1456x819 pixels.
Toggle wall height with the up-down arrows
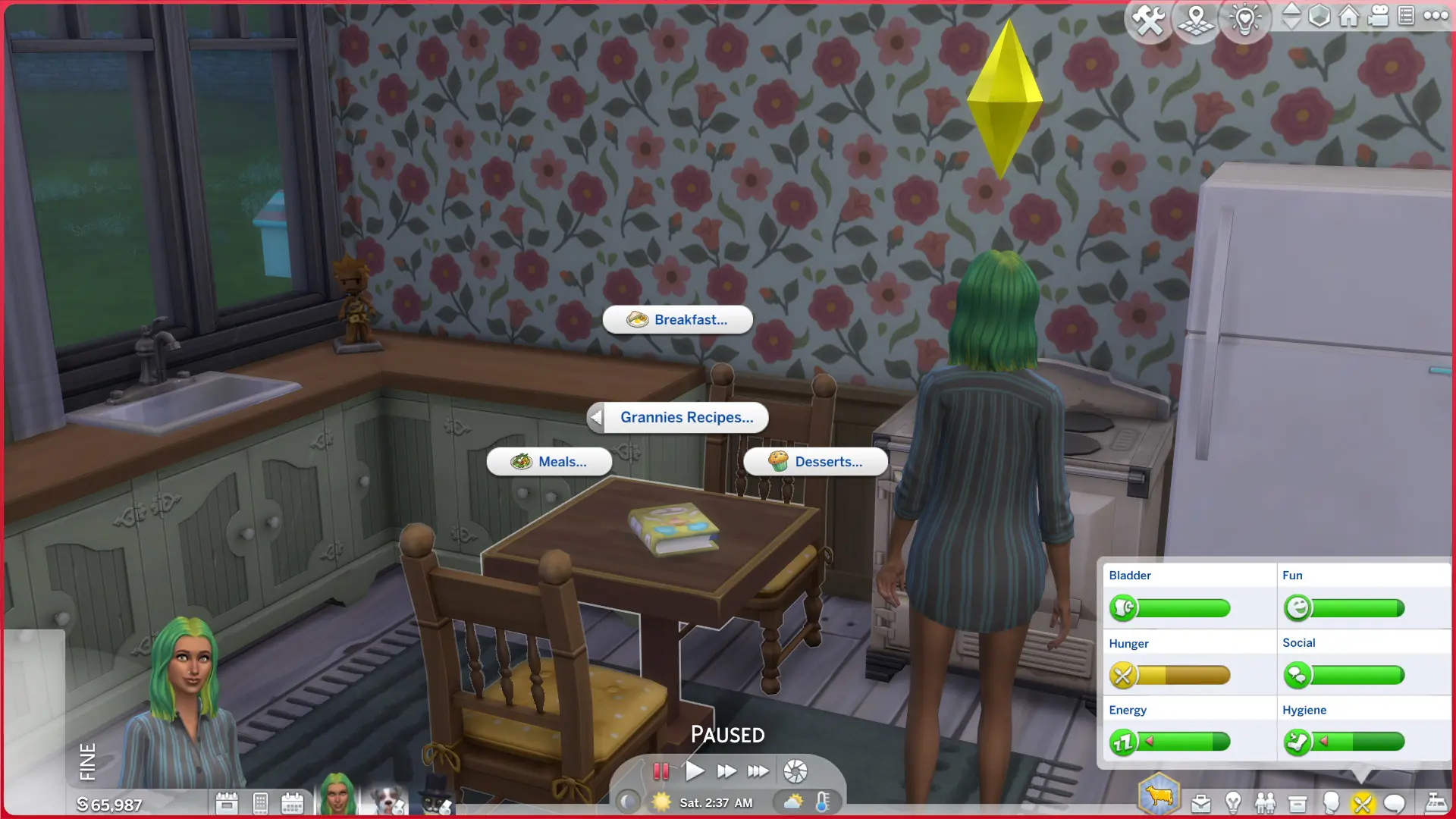point(1291,17)
